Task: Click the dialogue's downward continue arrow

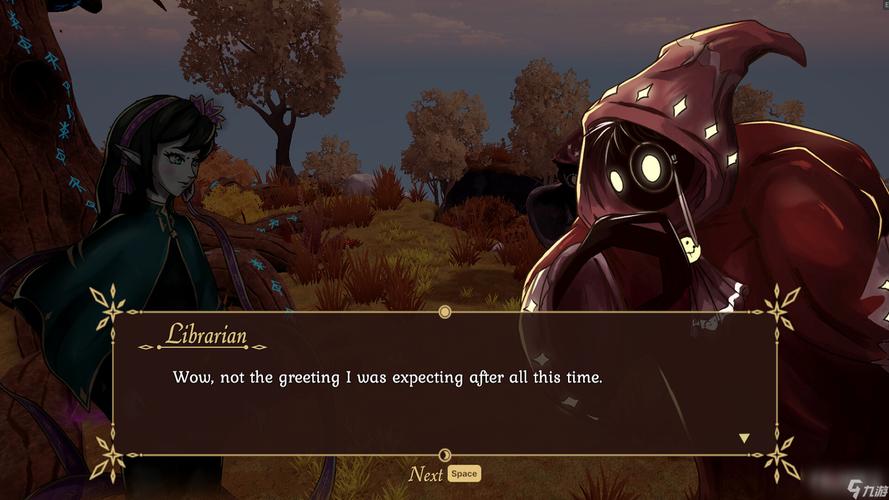Action: tap(743, 438)
